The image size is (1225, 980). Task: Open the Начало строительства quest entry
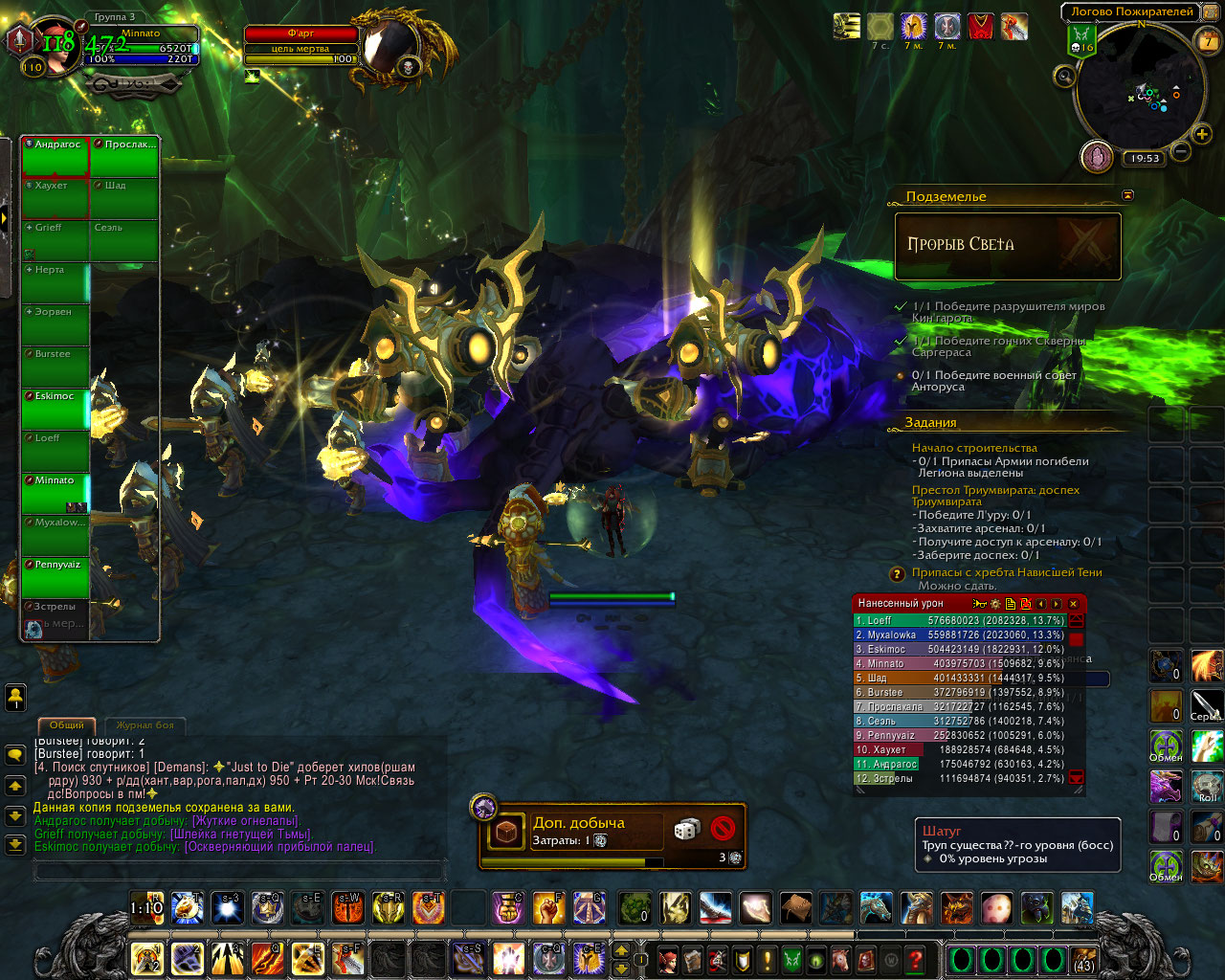[973, 448]
